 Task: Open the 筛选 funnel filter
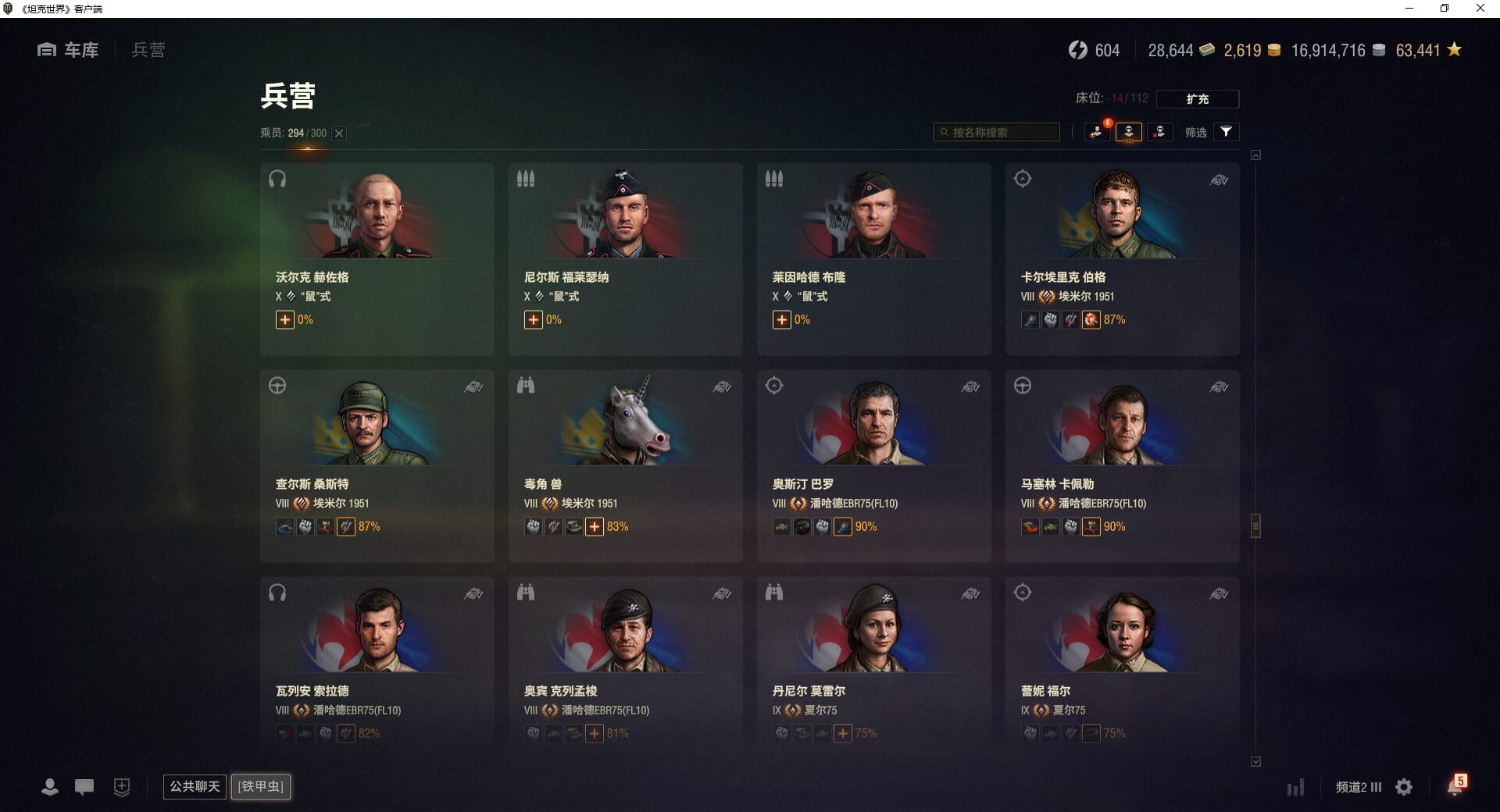1226,132
